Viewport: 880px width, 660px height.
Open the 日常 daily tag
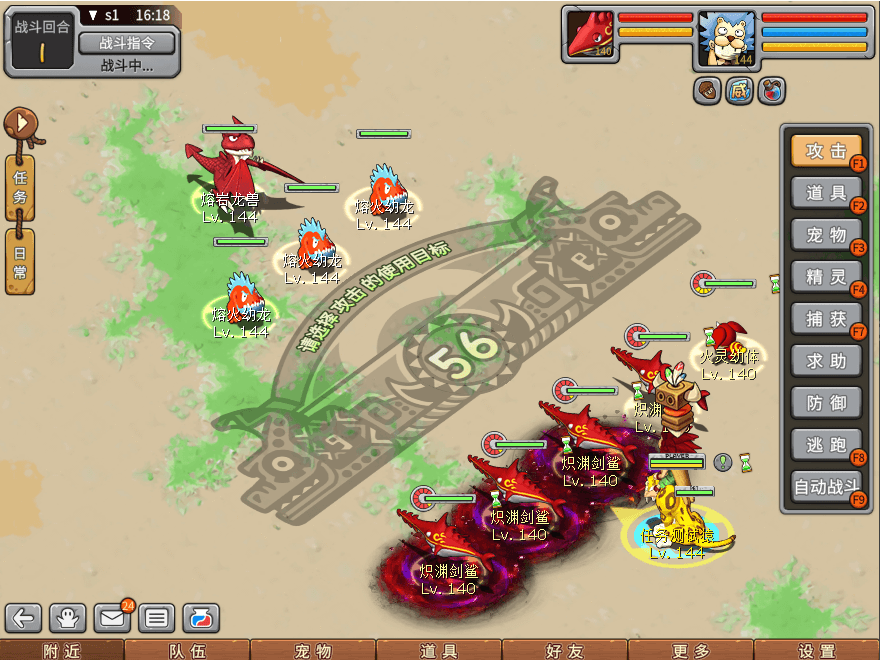click(x=20, y=259)
